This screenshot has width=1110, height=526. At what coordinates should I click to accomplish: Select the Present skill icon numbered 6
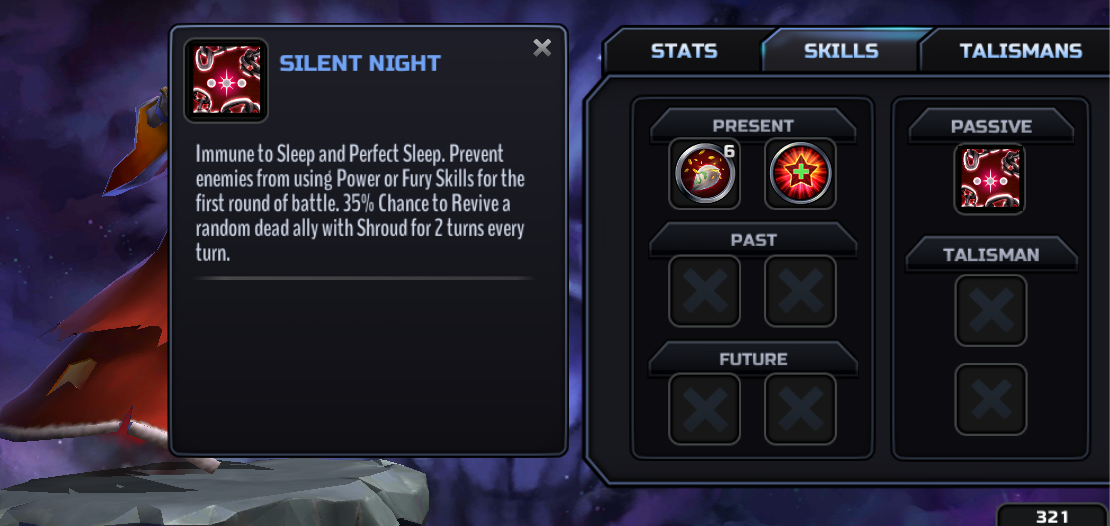point(704,173)
